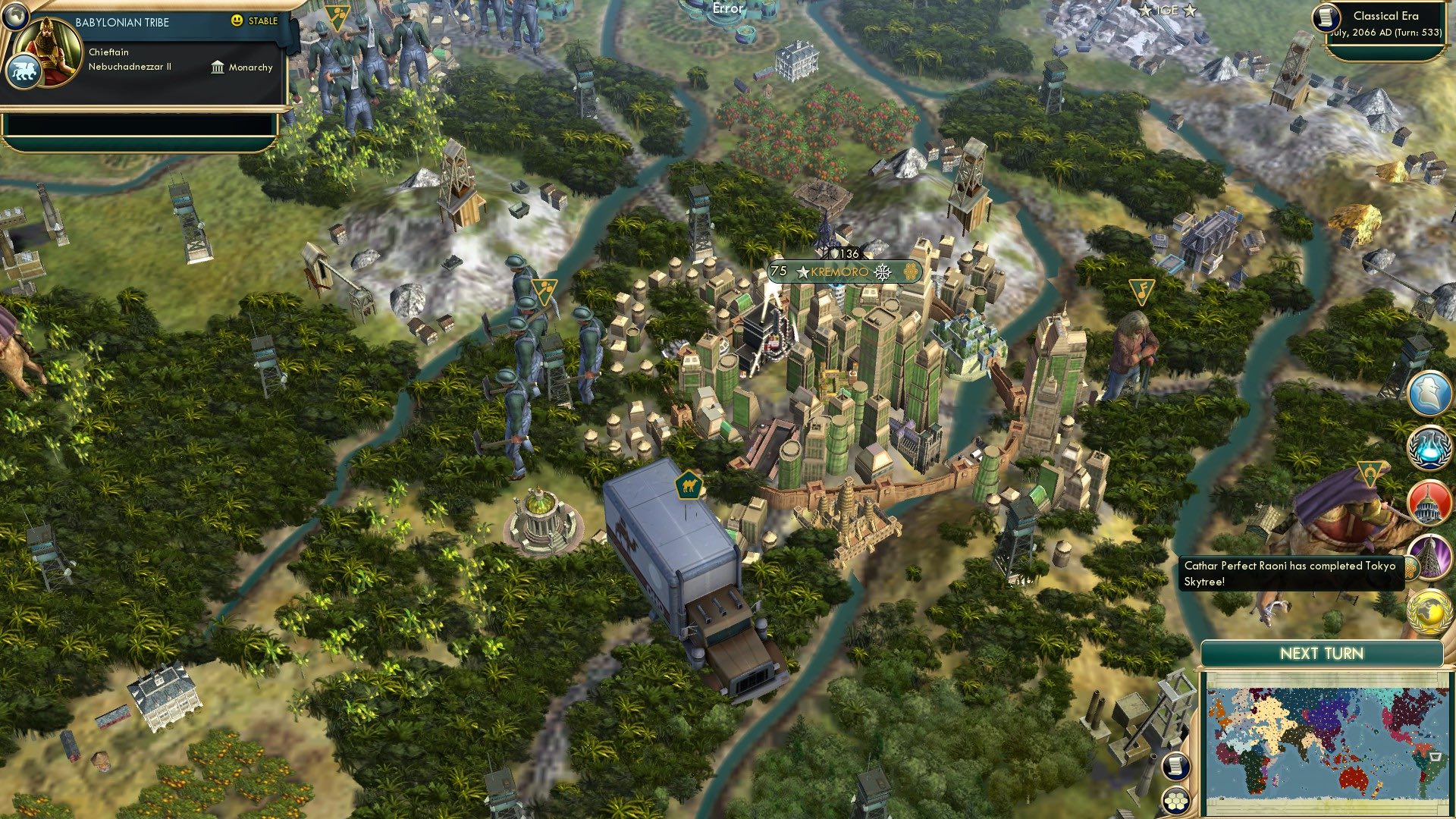Click the religion cross icon on Kremoro's banner
This screenshot has height=819, width=1456.
882,272
